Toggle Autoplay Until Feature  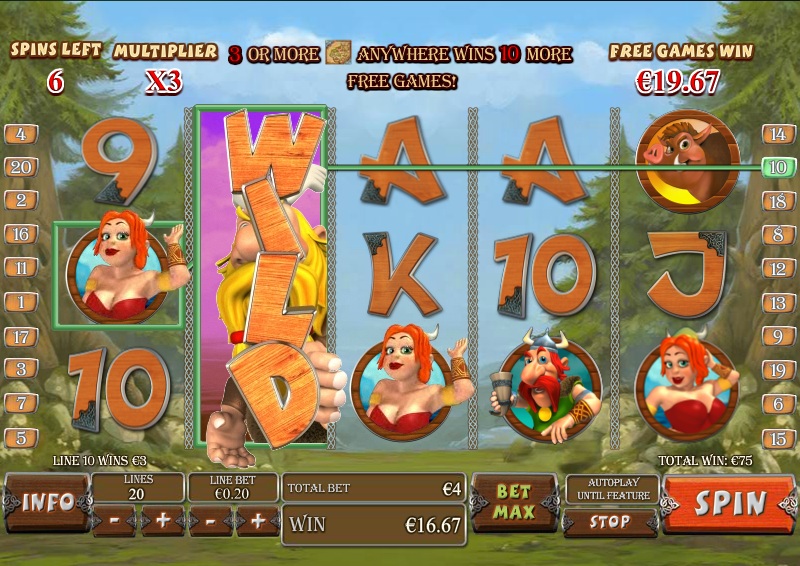609,489
